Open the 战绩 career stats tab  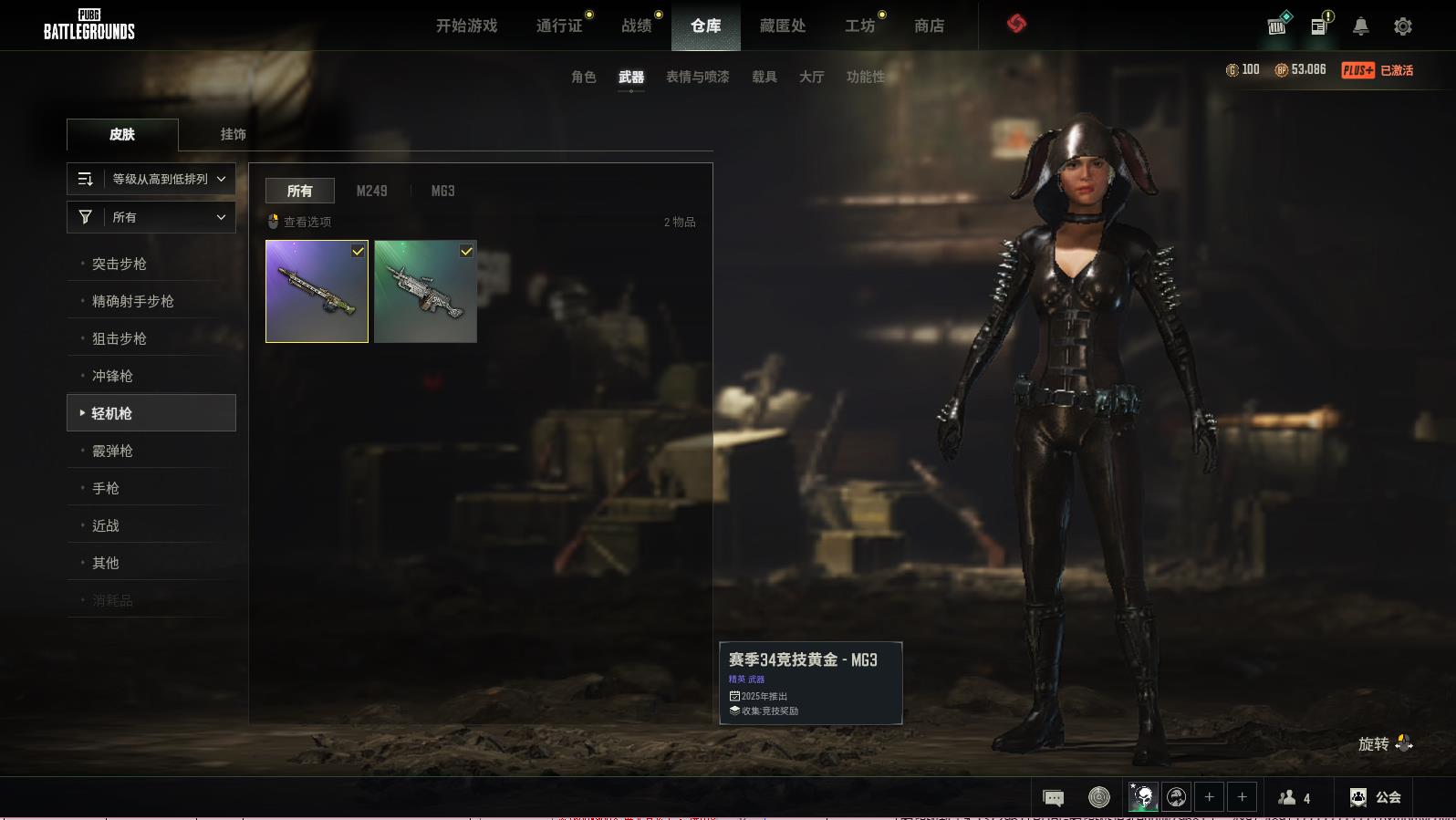coord(637,26)
